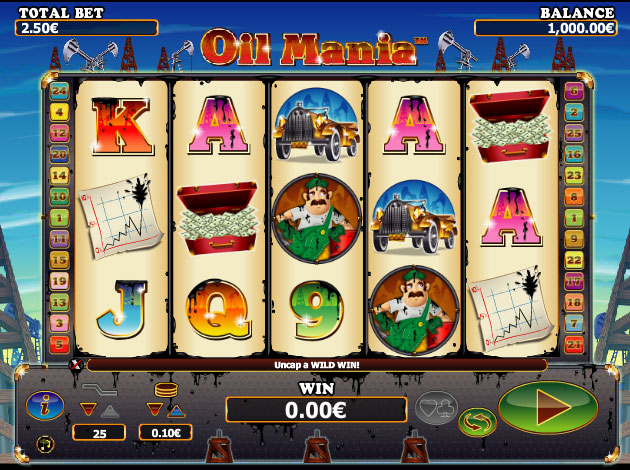Select payline 21 marker

tap(574, 345)
